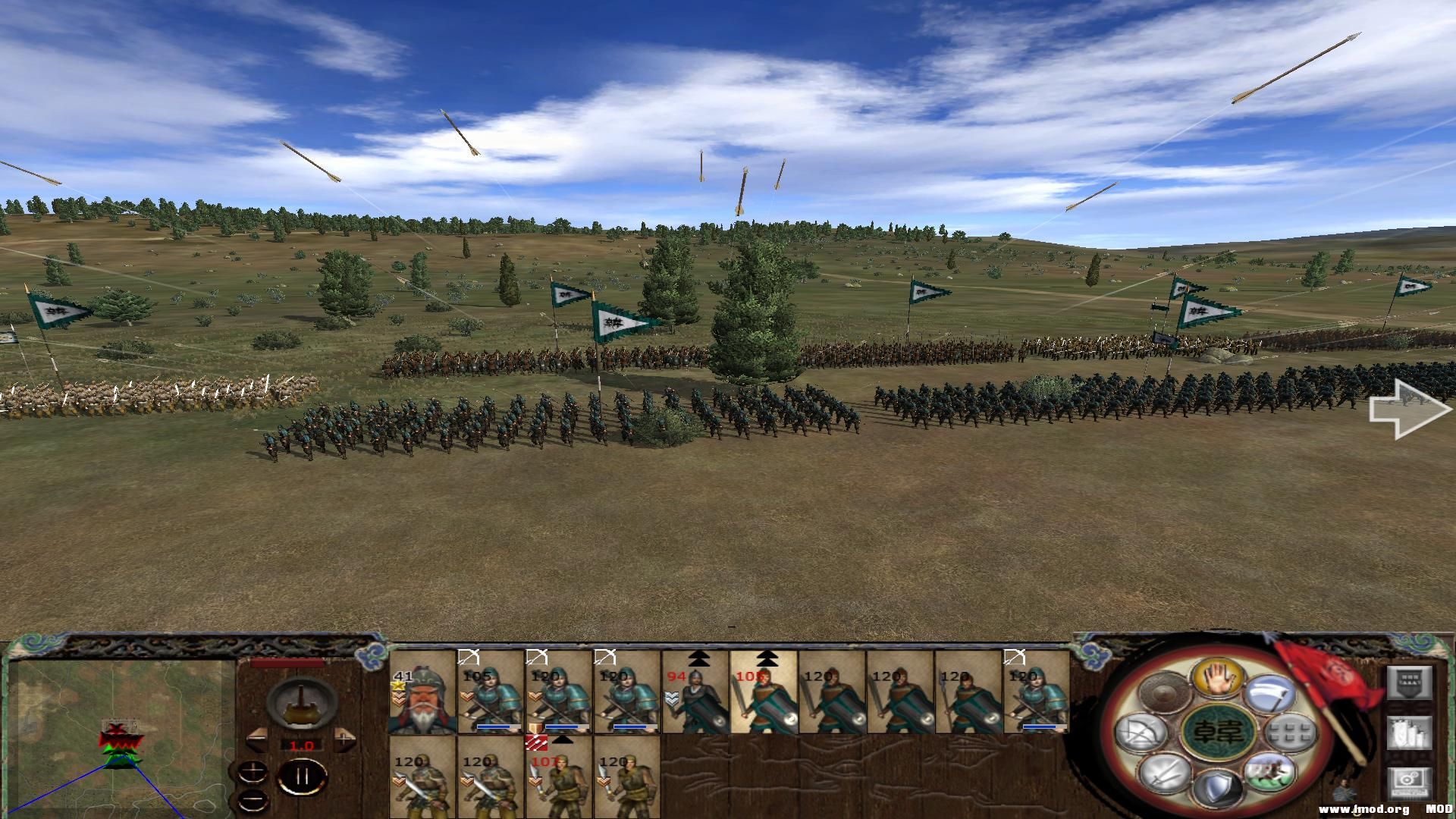This screenshot has height=819, width=1456.
Task: Pause the battle with the pause button
Action: click(302, 776)
